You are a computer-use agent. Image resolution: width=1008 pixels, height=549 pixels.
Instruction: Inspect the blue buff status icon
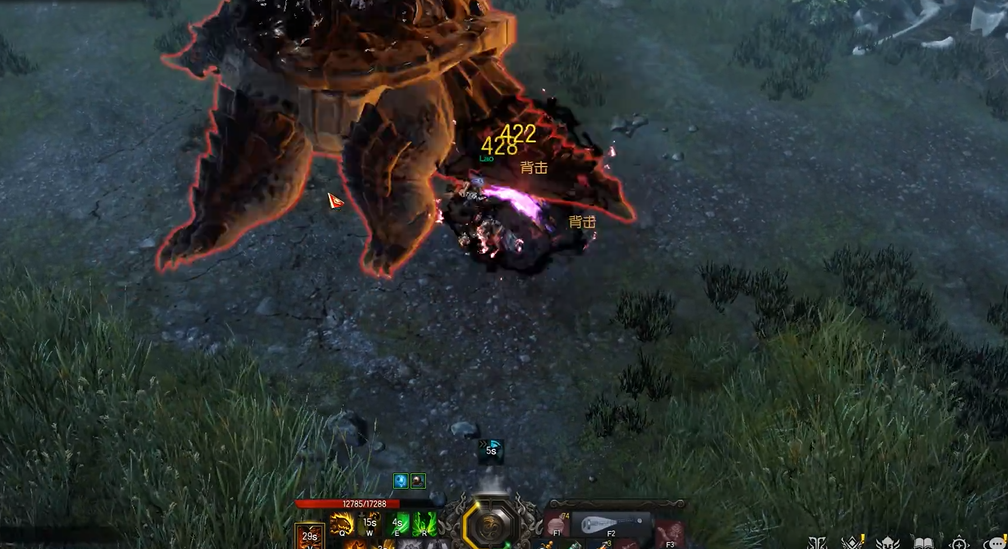pyautogui.click(x=400, y=480)
